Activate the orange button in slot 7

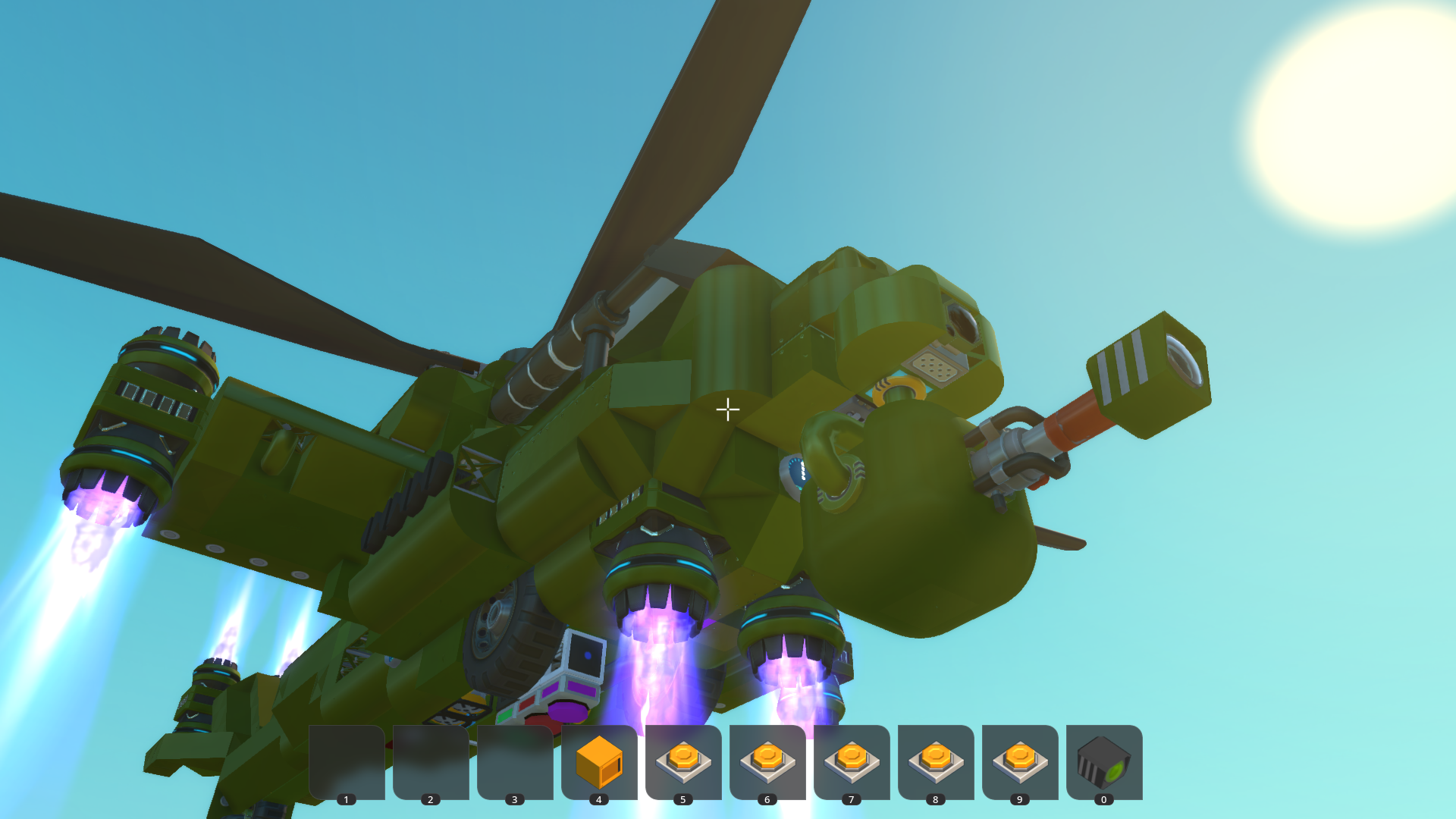pos(852,761)
